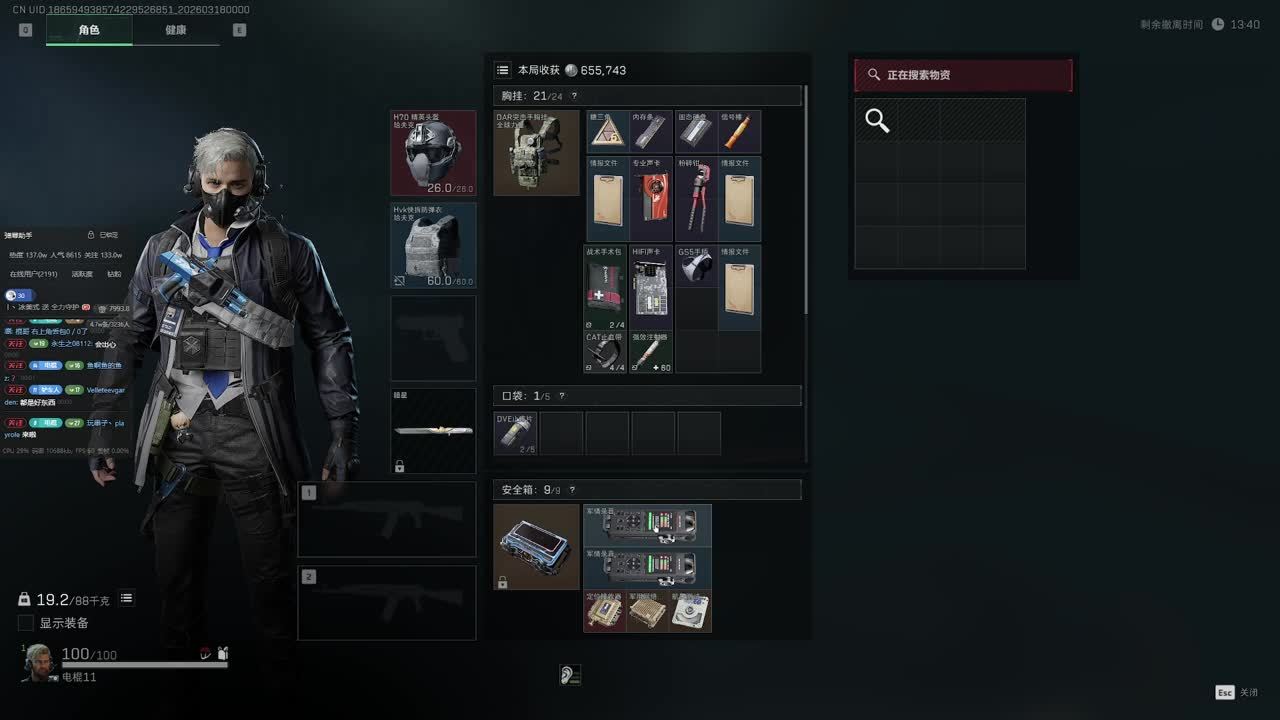Select the DAR chest rig slot

point(536,153)
